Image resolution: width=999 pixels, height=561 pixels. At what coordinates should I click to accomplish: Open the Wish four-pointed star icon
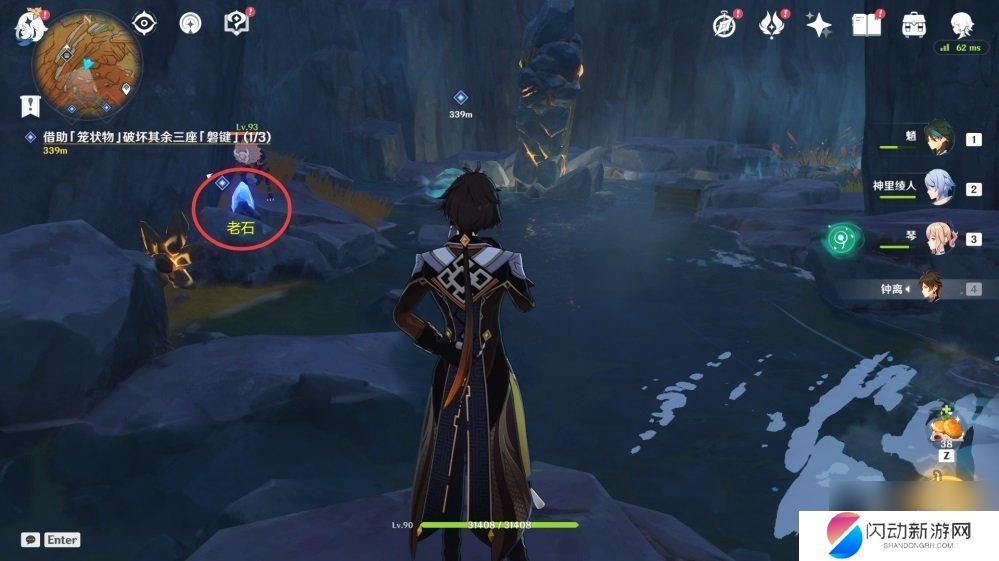click(819, 25)
